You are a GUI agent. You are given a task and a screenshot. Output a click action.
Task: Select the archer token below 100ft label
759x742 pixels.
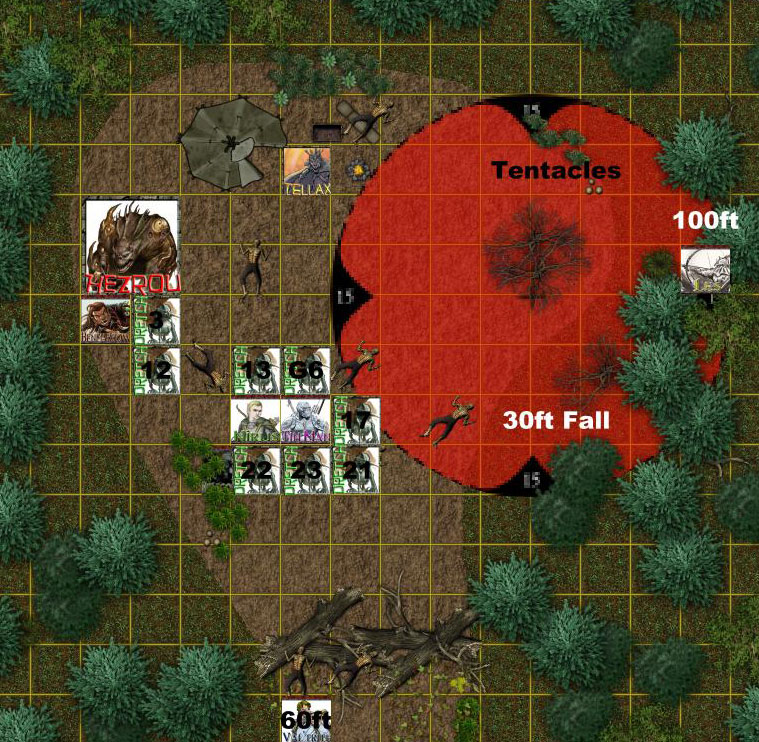click(705, 271)
